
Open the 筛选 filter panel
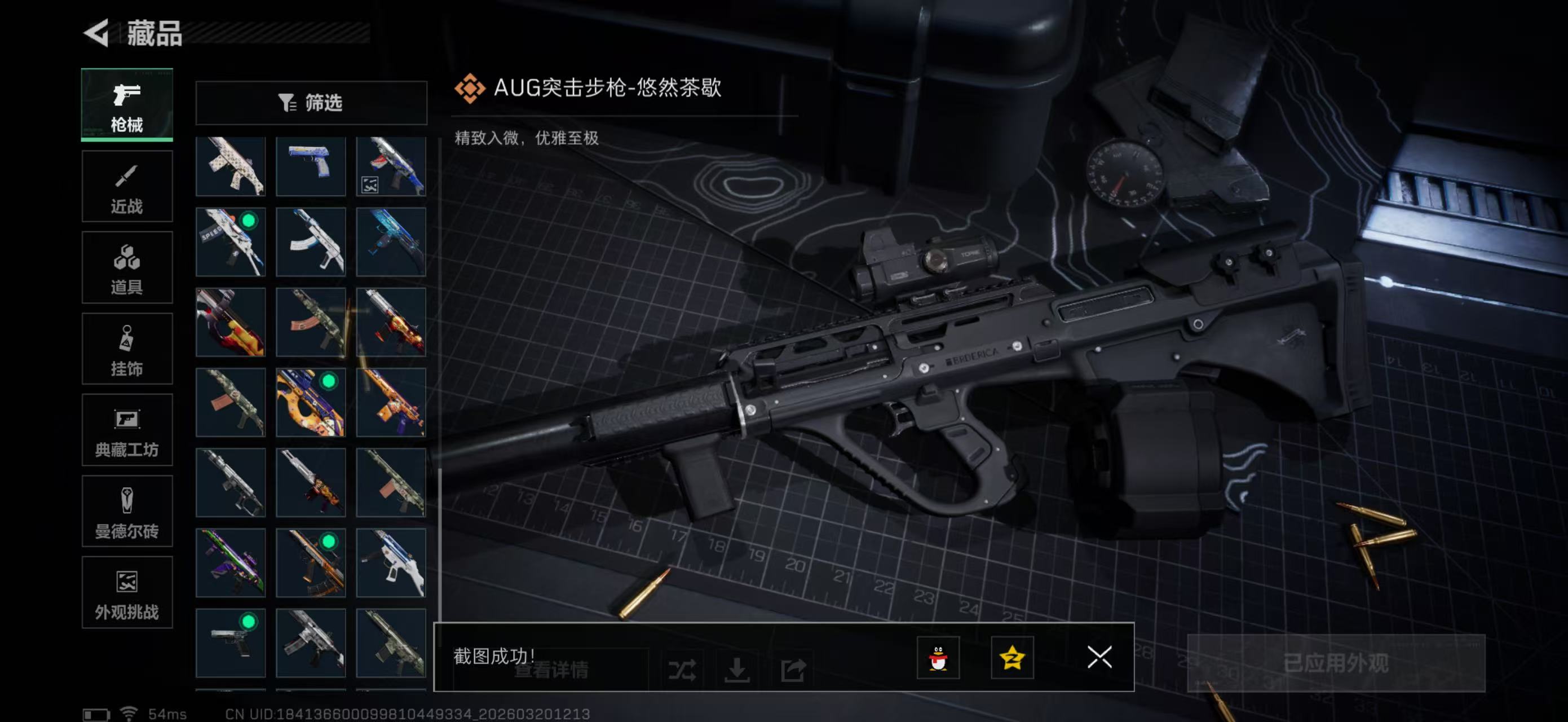coord(312,103)
